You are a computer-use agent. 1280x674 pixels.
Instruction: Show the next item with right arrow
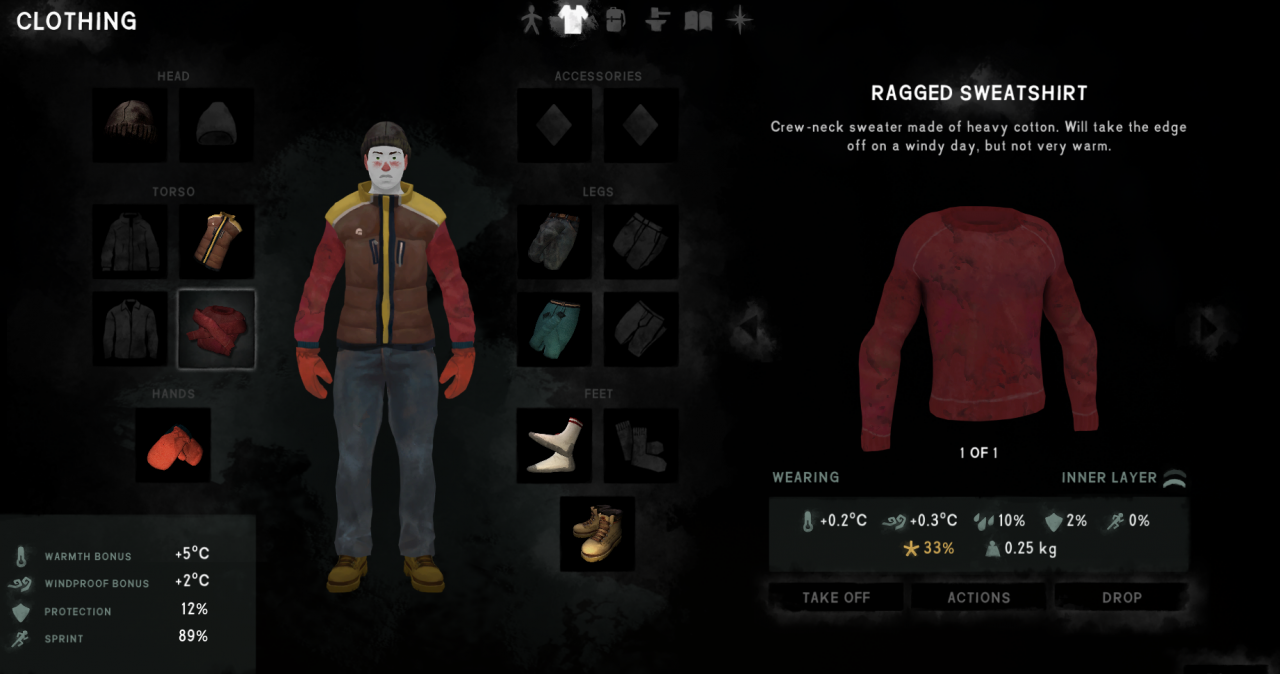click(1209, 327)
